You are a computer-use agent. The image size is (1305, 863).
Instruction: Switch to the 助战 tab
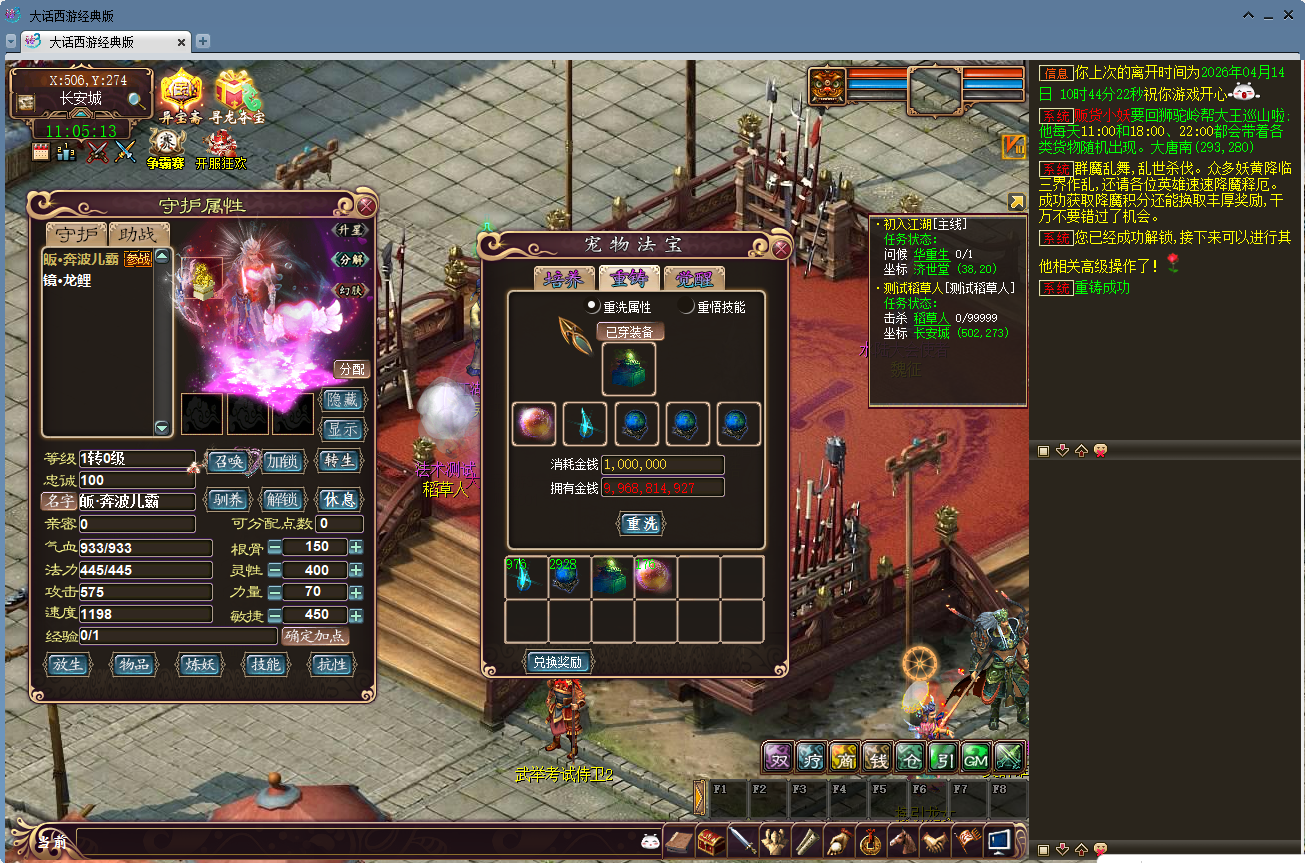click(x=138, y=234)
